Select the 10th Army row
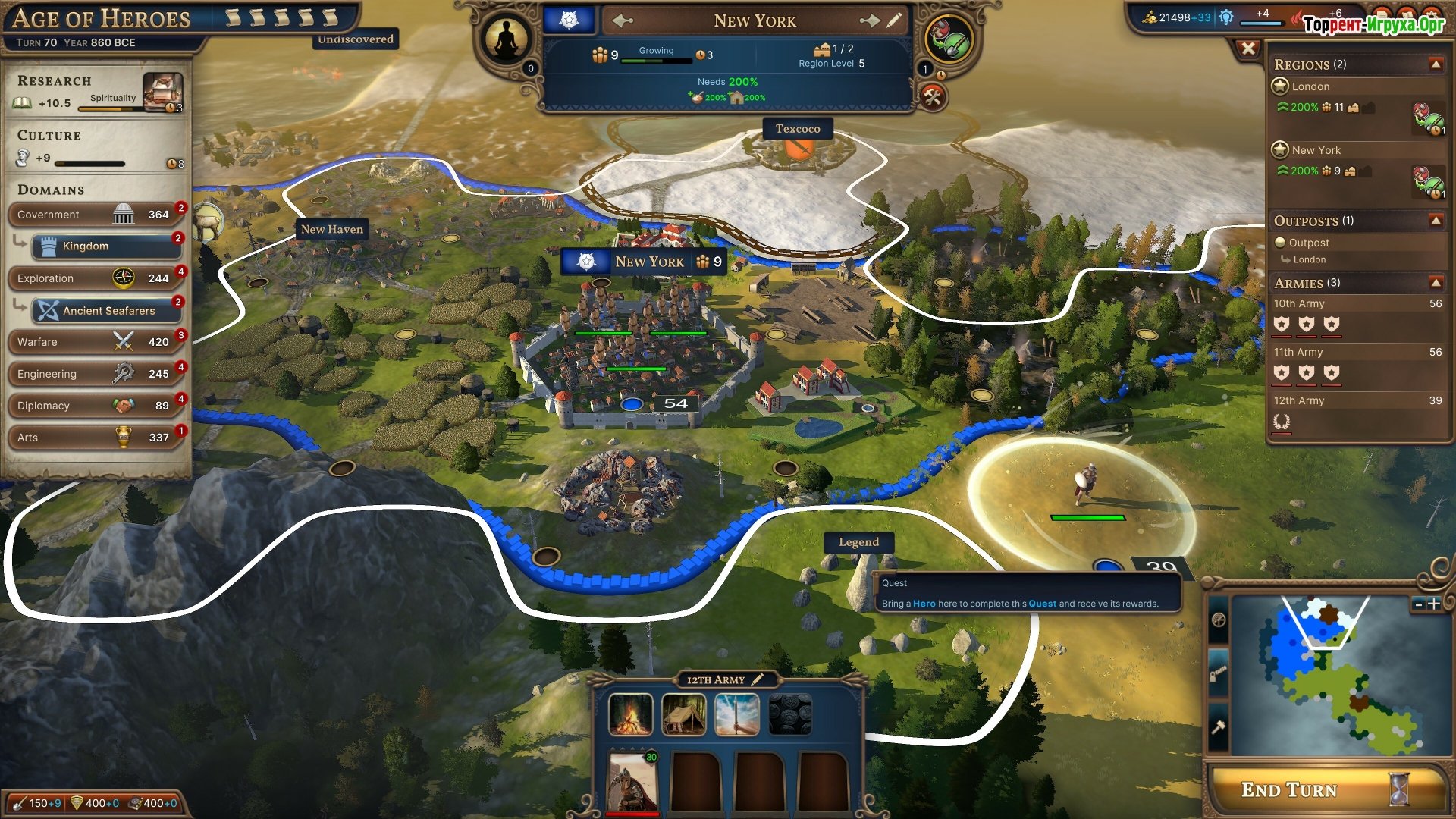Viewport: 1456px width, 819px height. (x=1356, y=304)
